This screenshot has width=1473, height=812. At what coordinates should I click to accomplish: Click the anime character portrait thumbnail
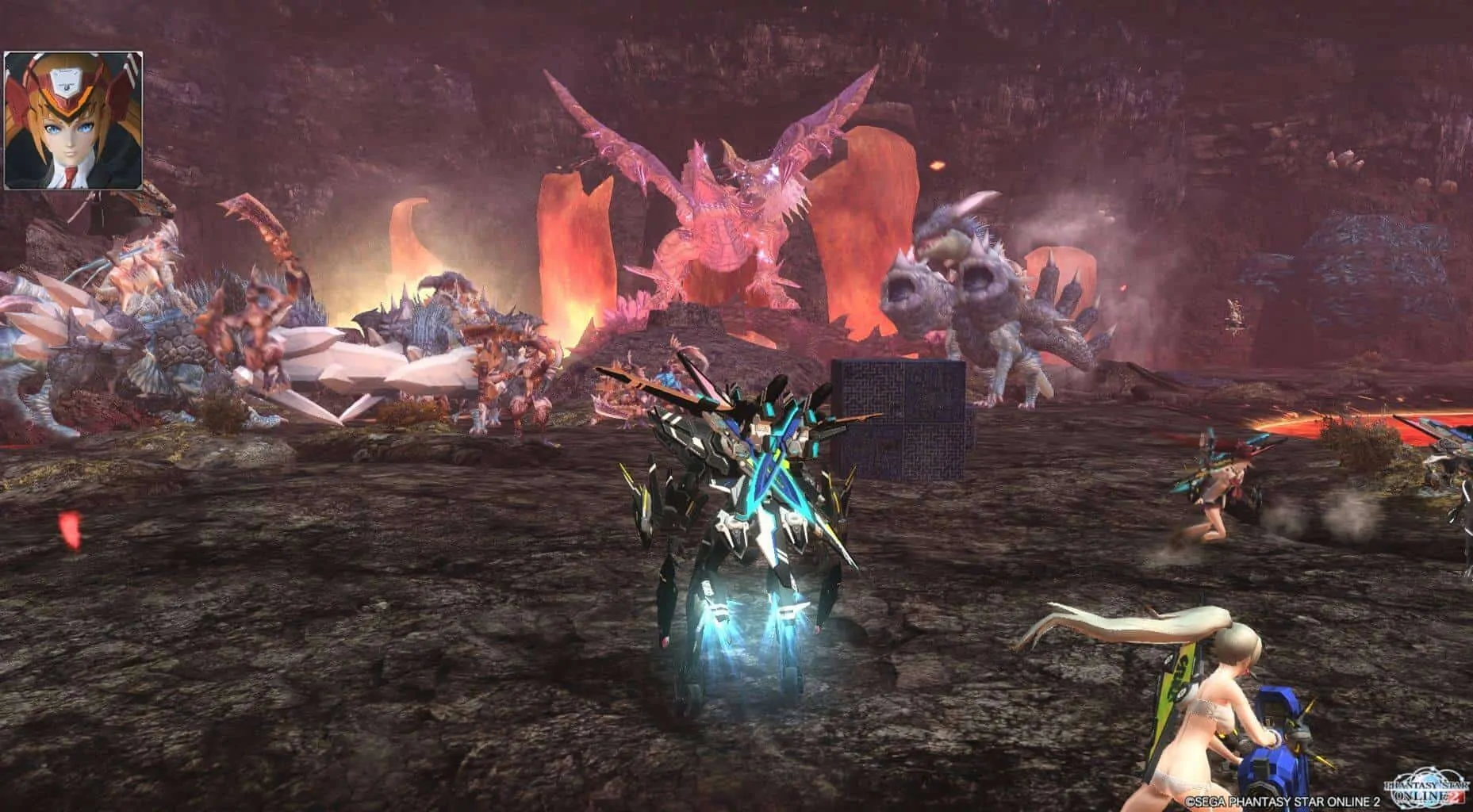pyautogui.click(x=73, y=121)
